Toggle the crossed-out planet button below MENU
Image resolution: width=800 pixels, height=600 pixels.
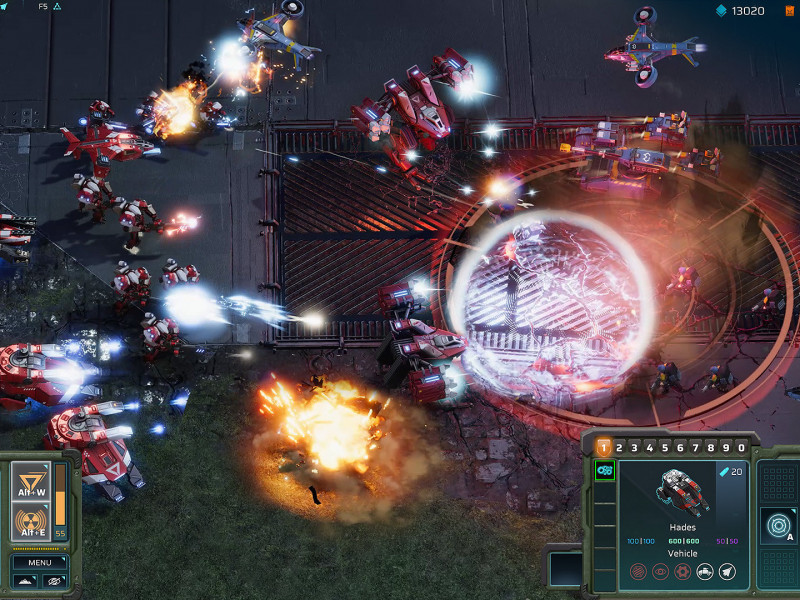point(55,581)
